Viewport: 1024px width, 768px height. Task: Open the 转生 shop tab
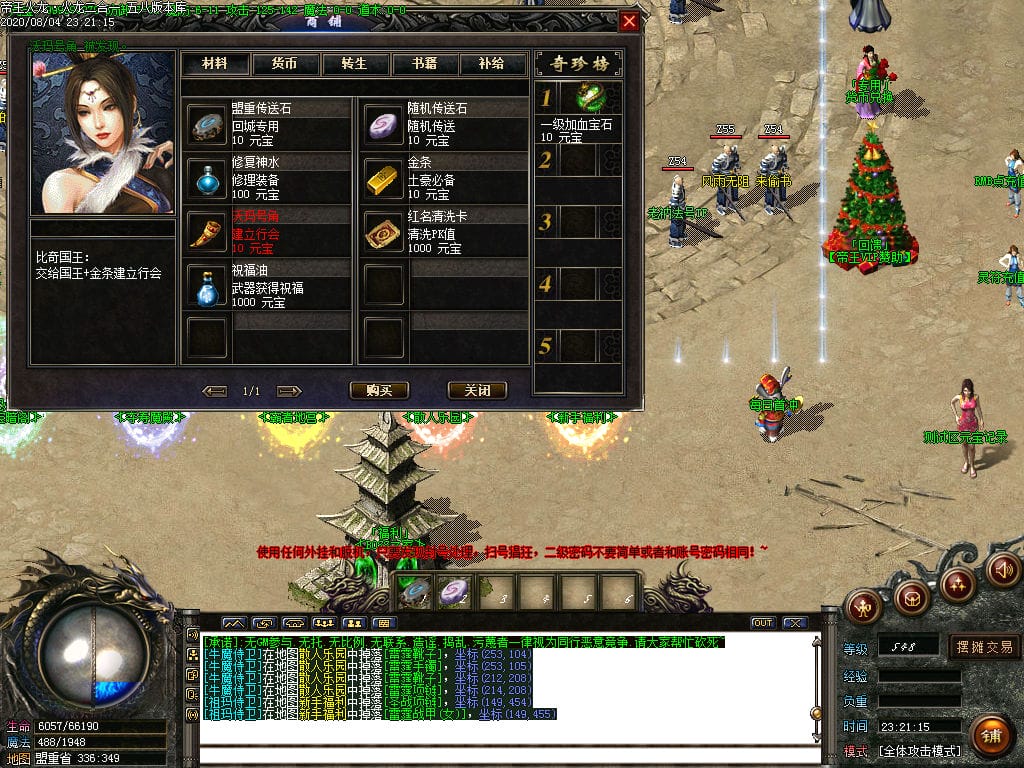coord(354,63)
